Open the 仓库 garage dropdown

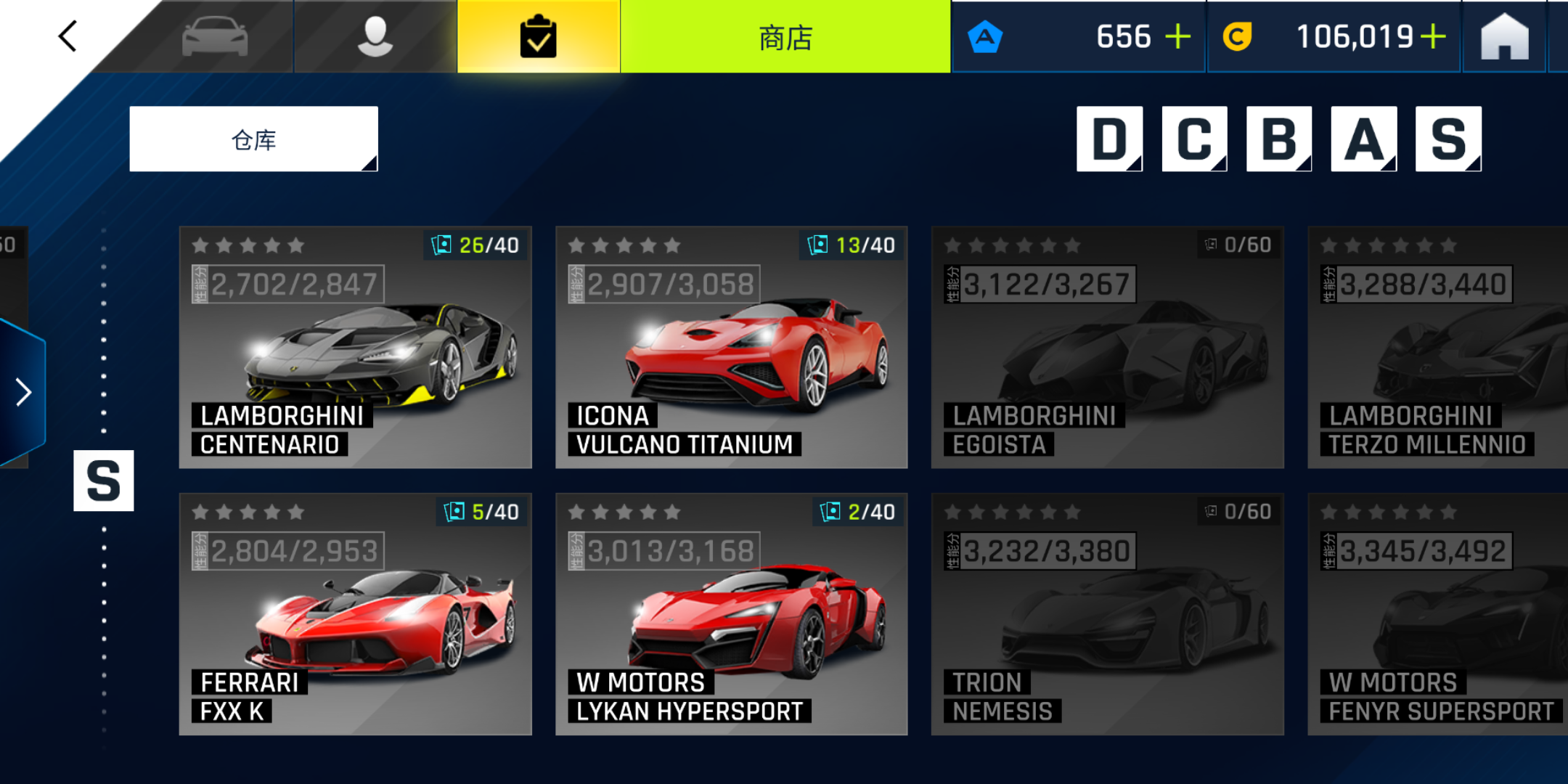click(253, 139)
